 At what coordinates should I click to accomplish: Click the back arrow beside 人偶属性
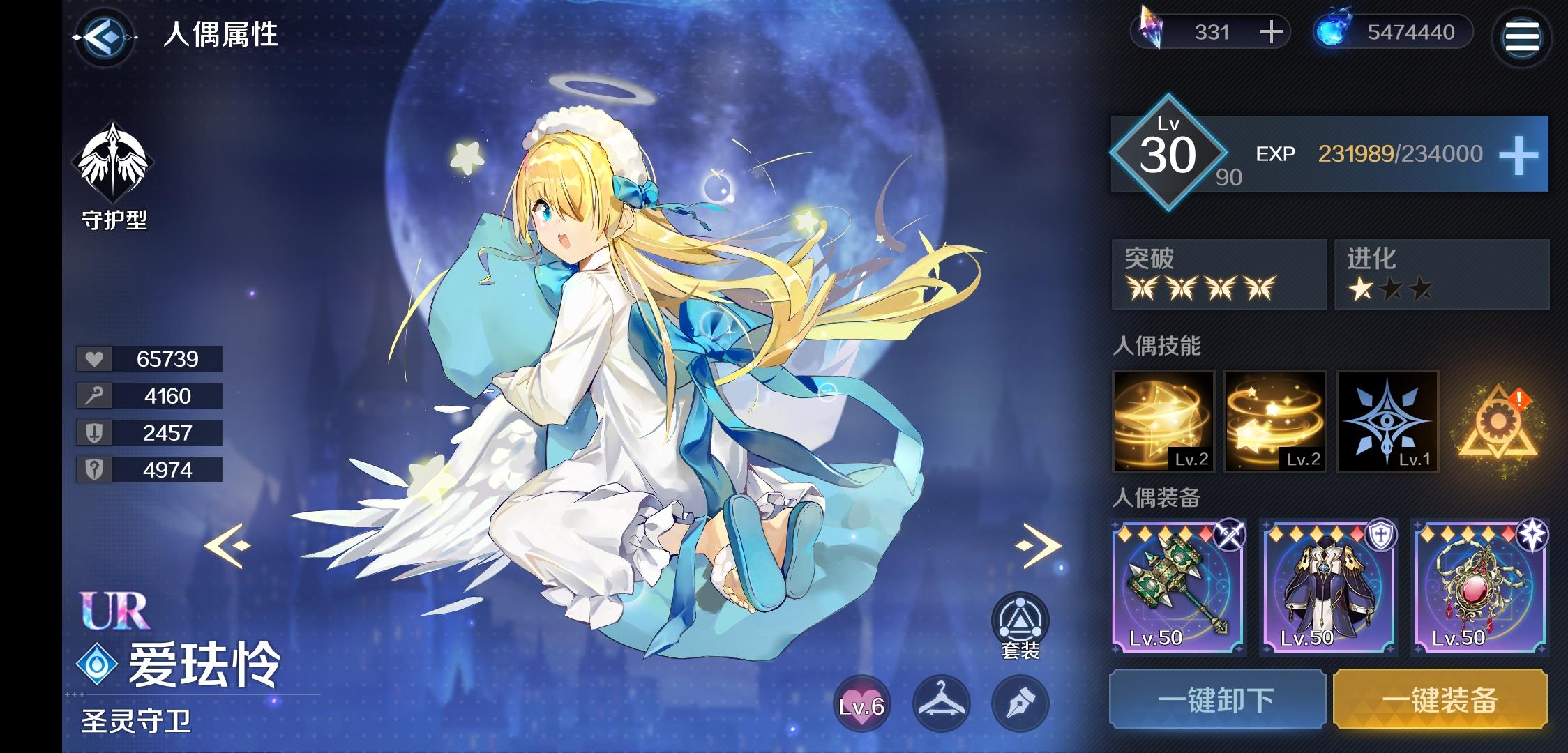tap(106, 38)
